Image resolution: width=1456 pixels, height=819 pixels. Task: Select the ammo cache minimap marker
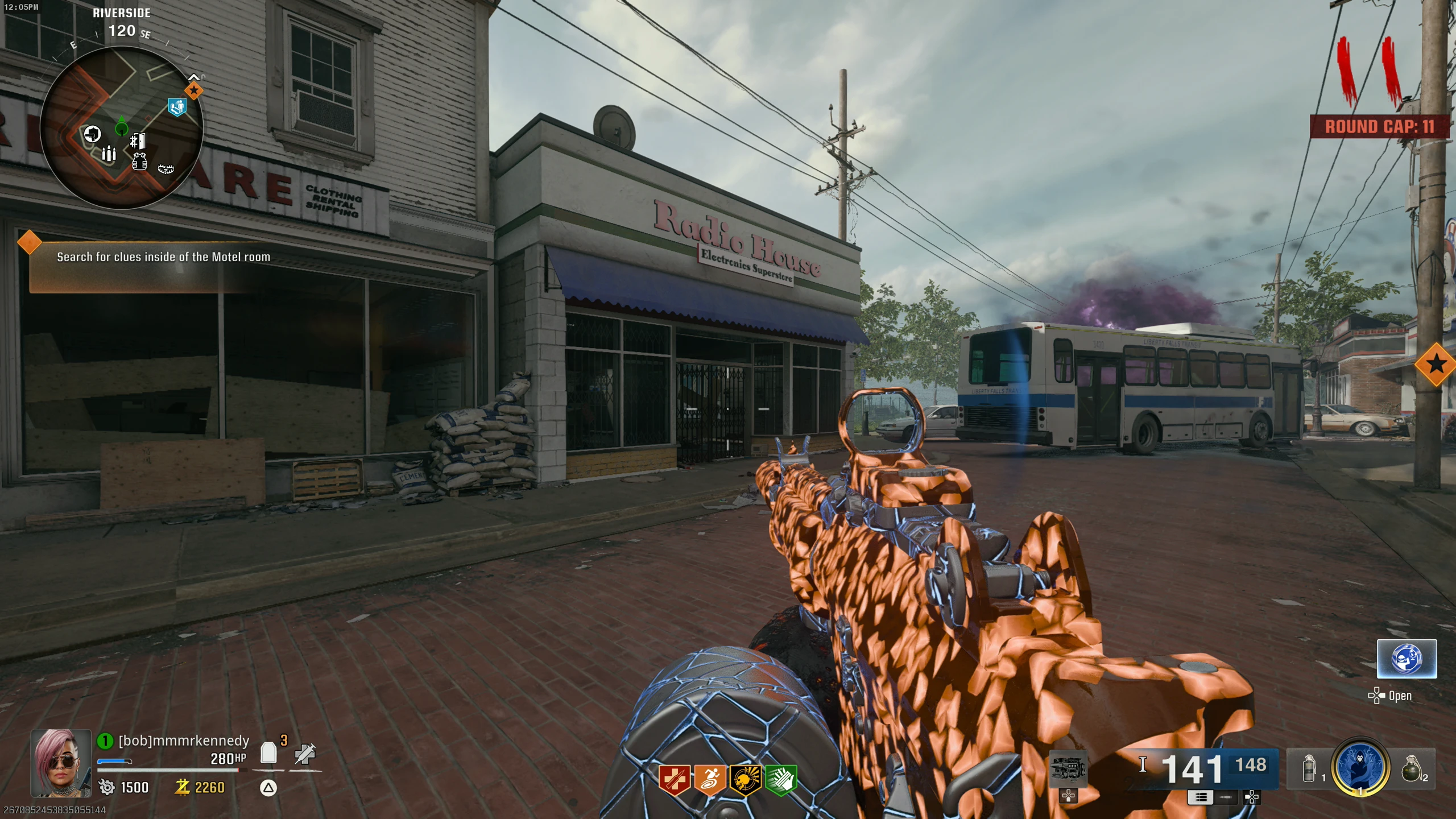point(109,153)
